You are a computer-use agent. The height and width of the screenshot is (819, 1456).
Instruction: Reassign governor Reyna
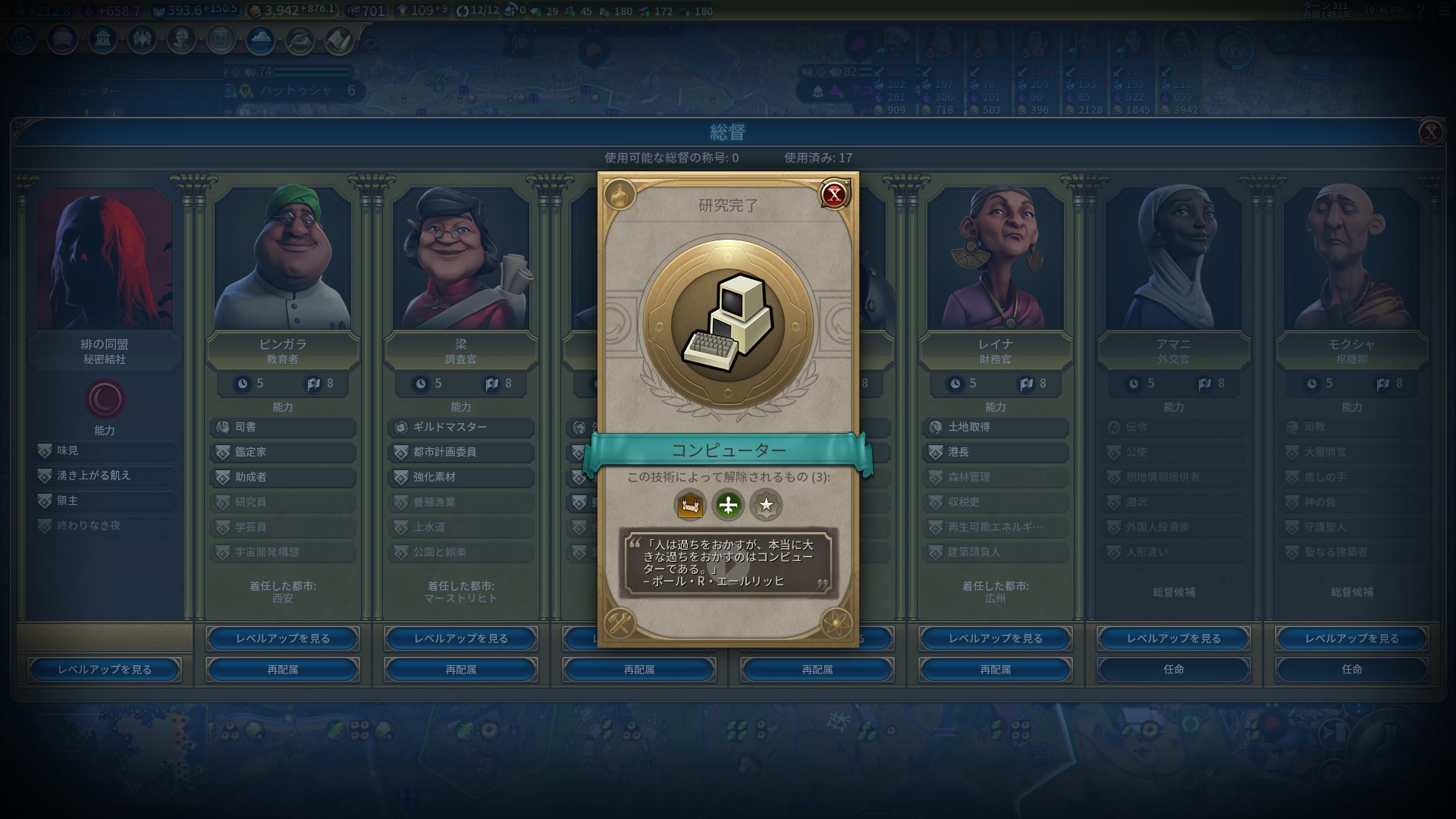996,670
